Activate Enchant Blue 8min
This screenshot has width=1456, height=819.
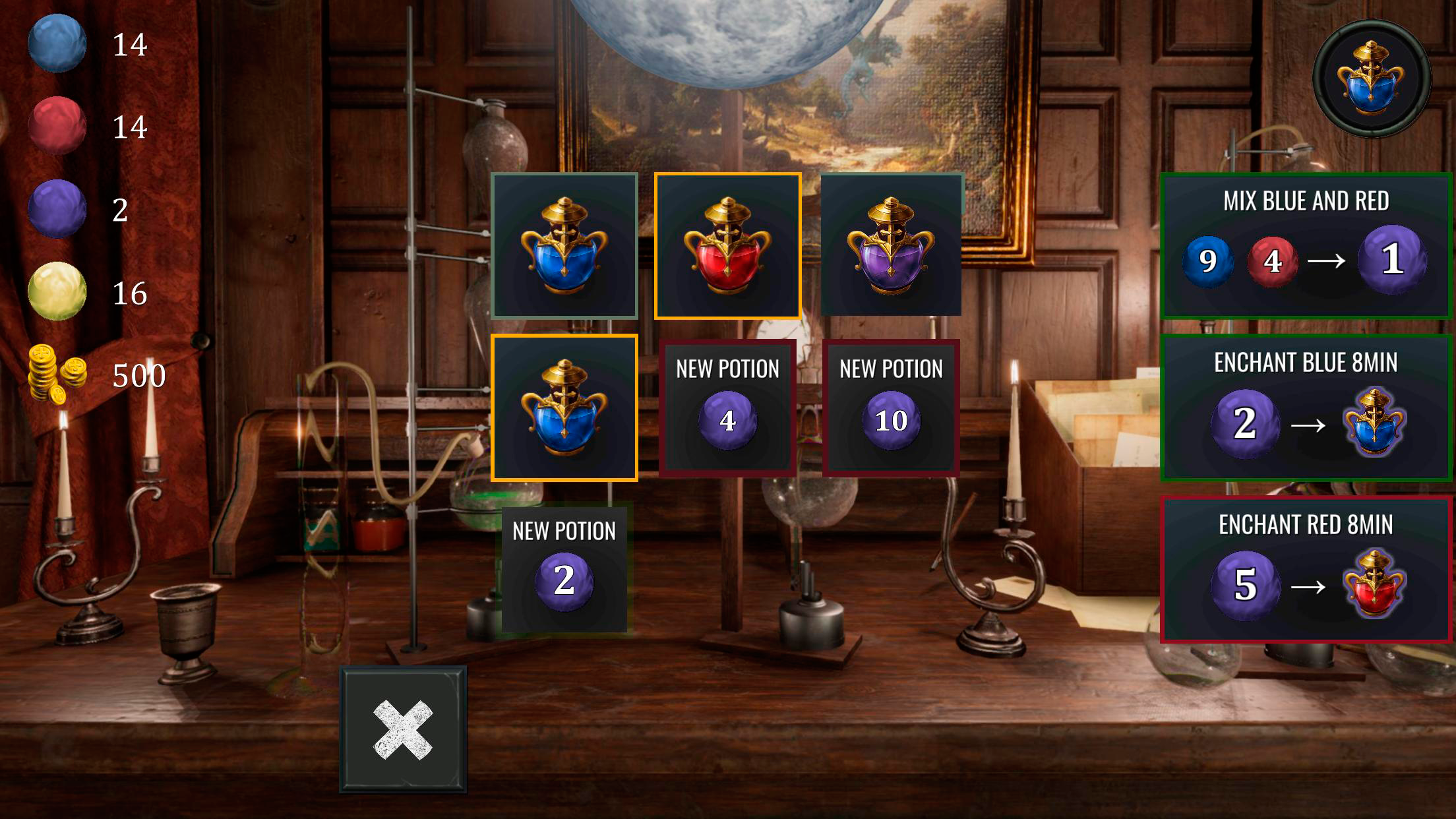point(1306,408)
